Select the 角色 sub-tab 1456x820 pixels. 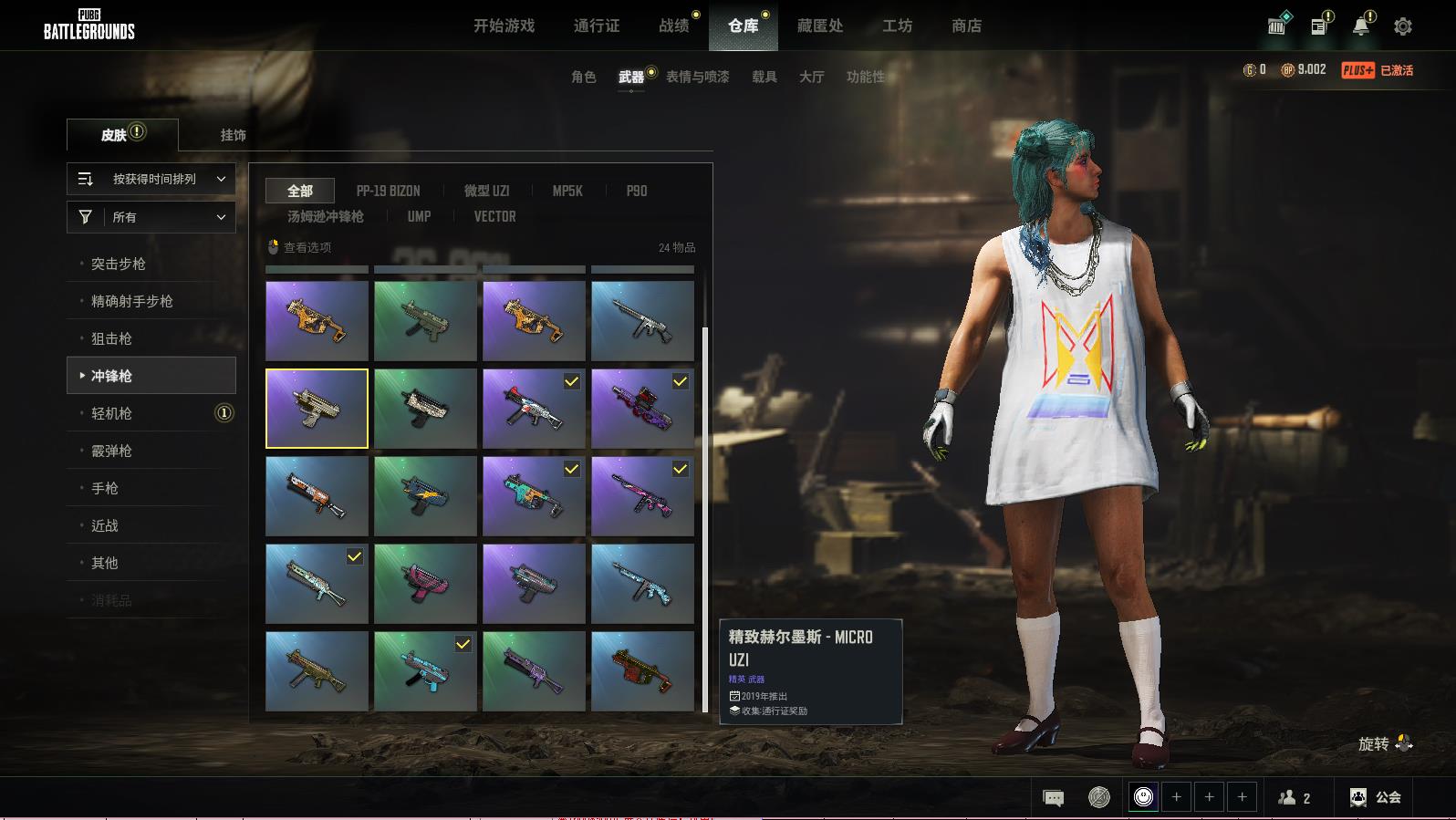pos(583,77)
